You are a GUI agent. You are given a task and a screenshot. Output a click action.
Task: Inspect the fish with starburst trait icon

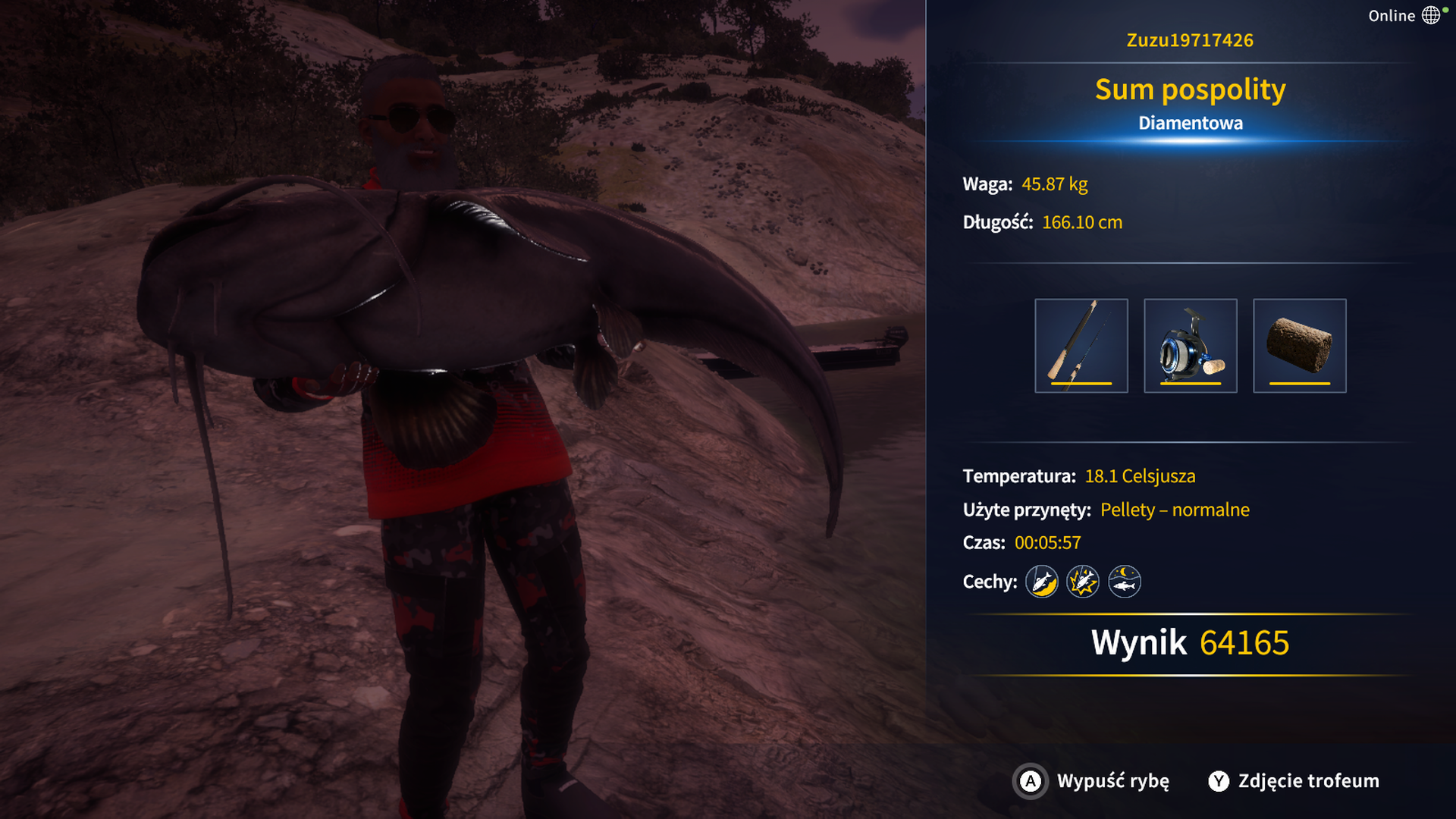tap(1082, 582)
